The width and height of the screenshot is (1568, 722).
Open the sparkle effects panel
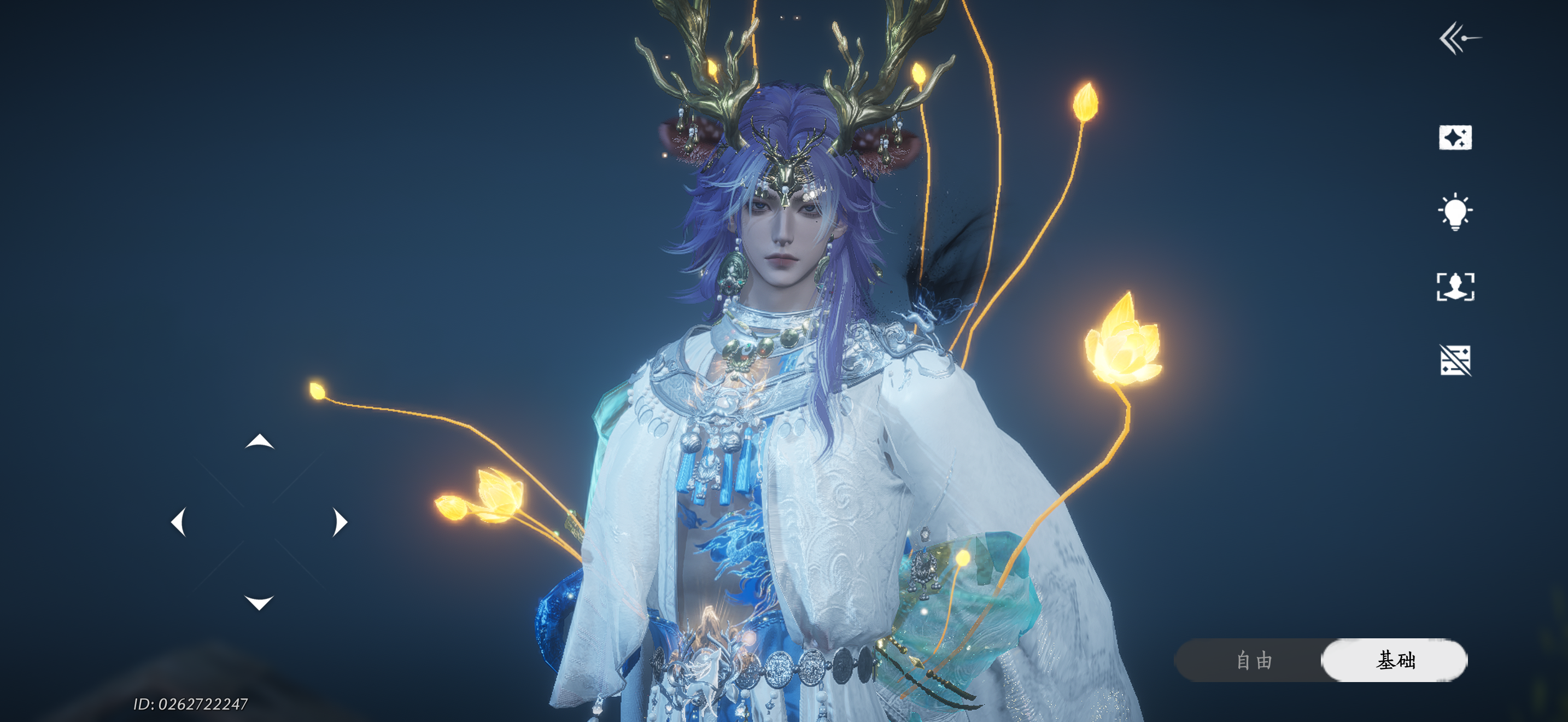[1455, 138]
